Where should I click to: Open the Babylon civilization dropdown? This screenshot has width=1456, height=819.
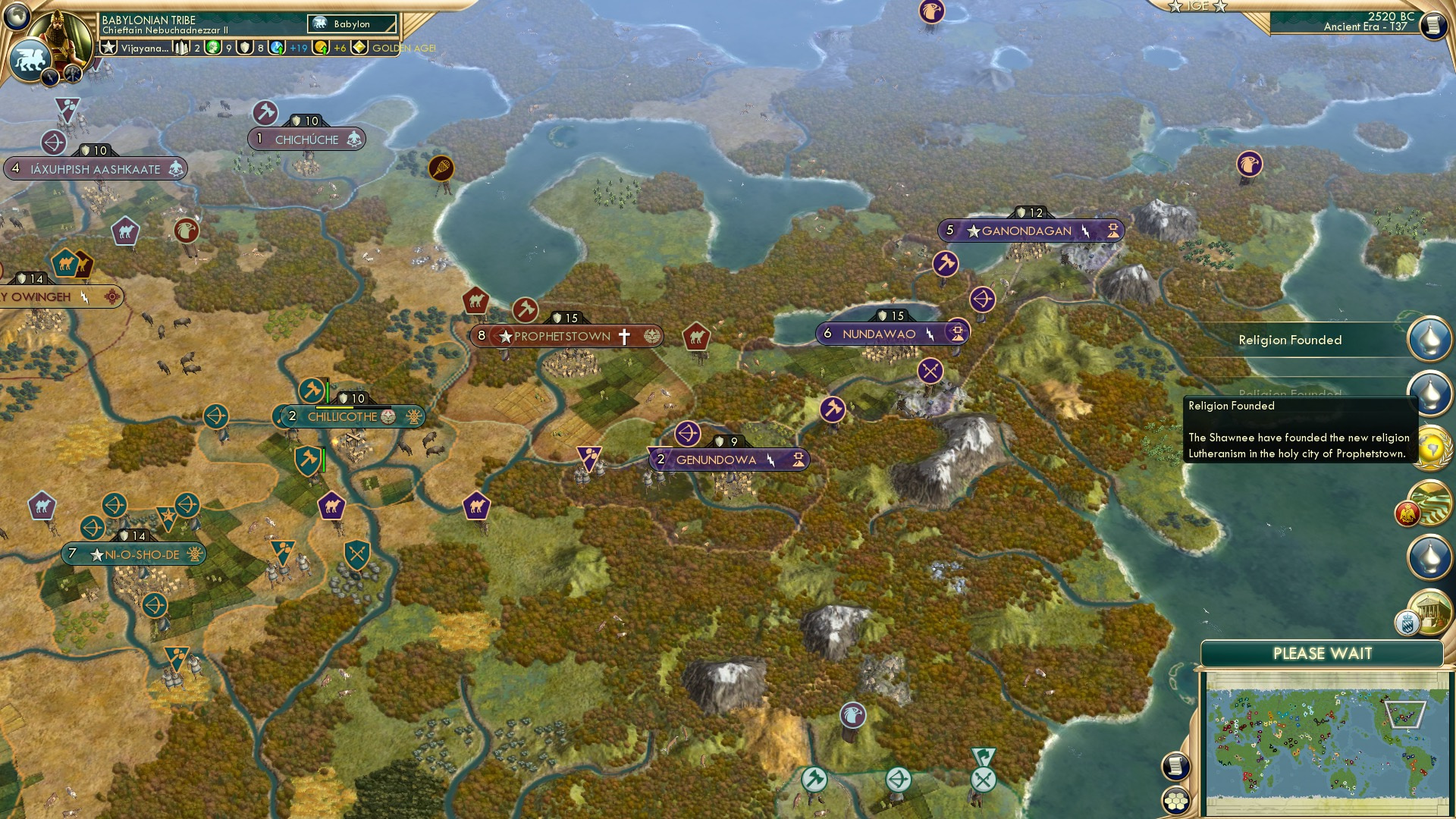click(x=350, y=24)
